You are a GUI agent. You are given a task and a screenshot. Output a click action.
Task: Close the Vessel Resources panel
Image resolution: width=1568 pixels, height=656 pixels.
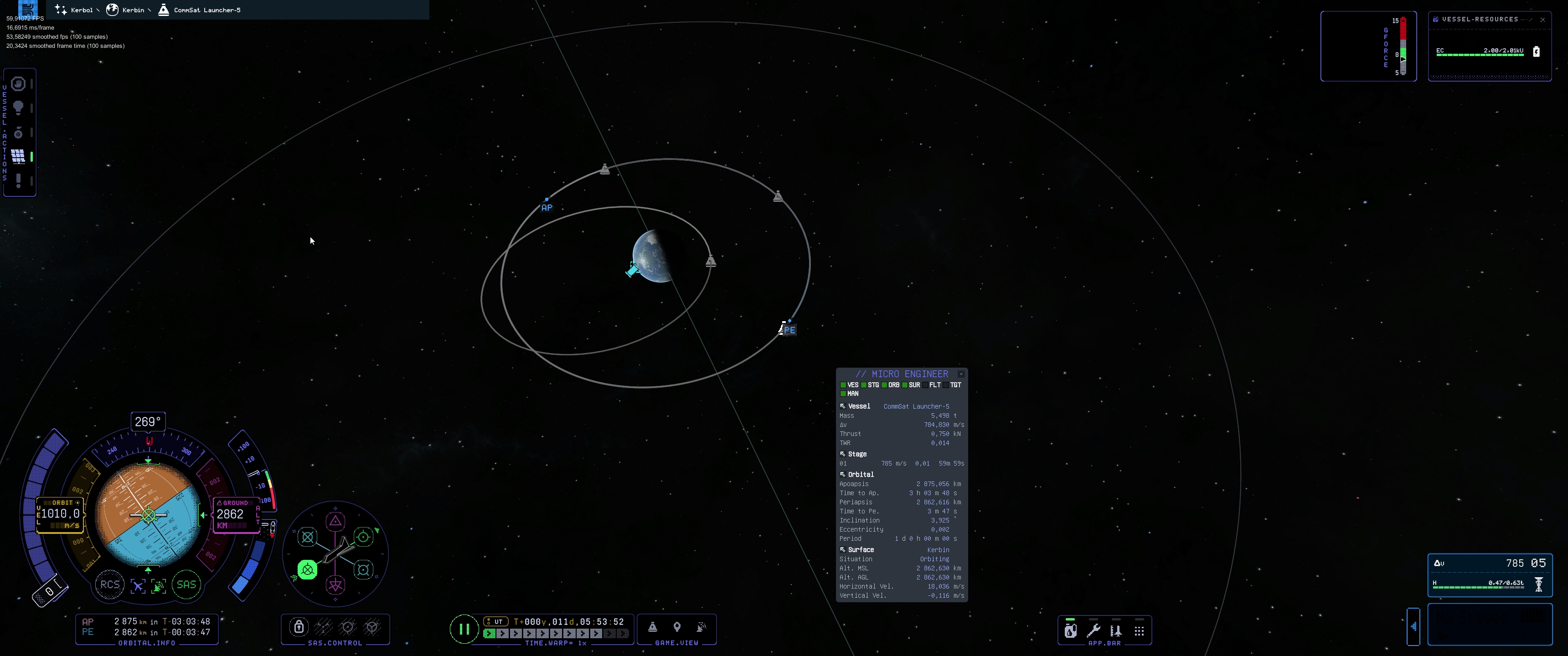point(1542,20)
